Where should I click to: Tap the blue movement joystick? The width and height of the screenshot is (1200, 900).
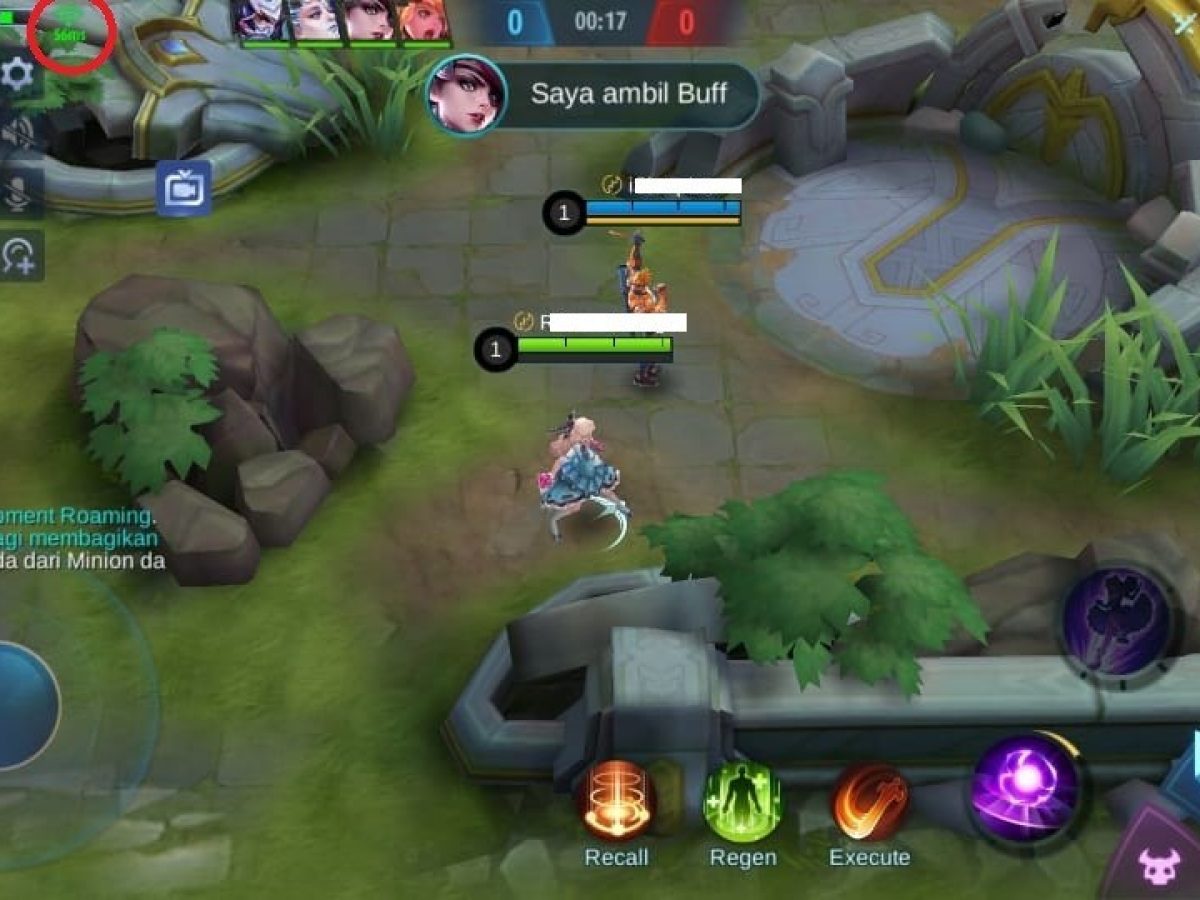tap(20, 706)
